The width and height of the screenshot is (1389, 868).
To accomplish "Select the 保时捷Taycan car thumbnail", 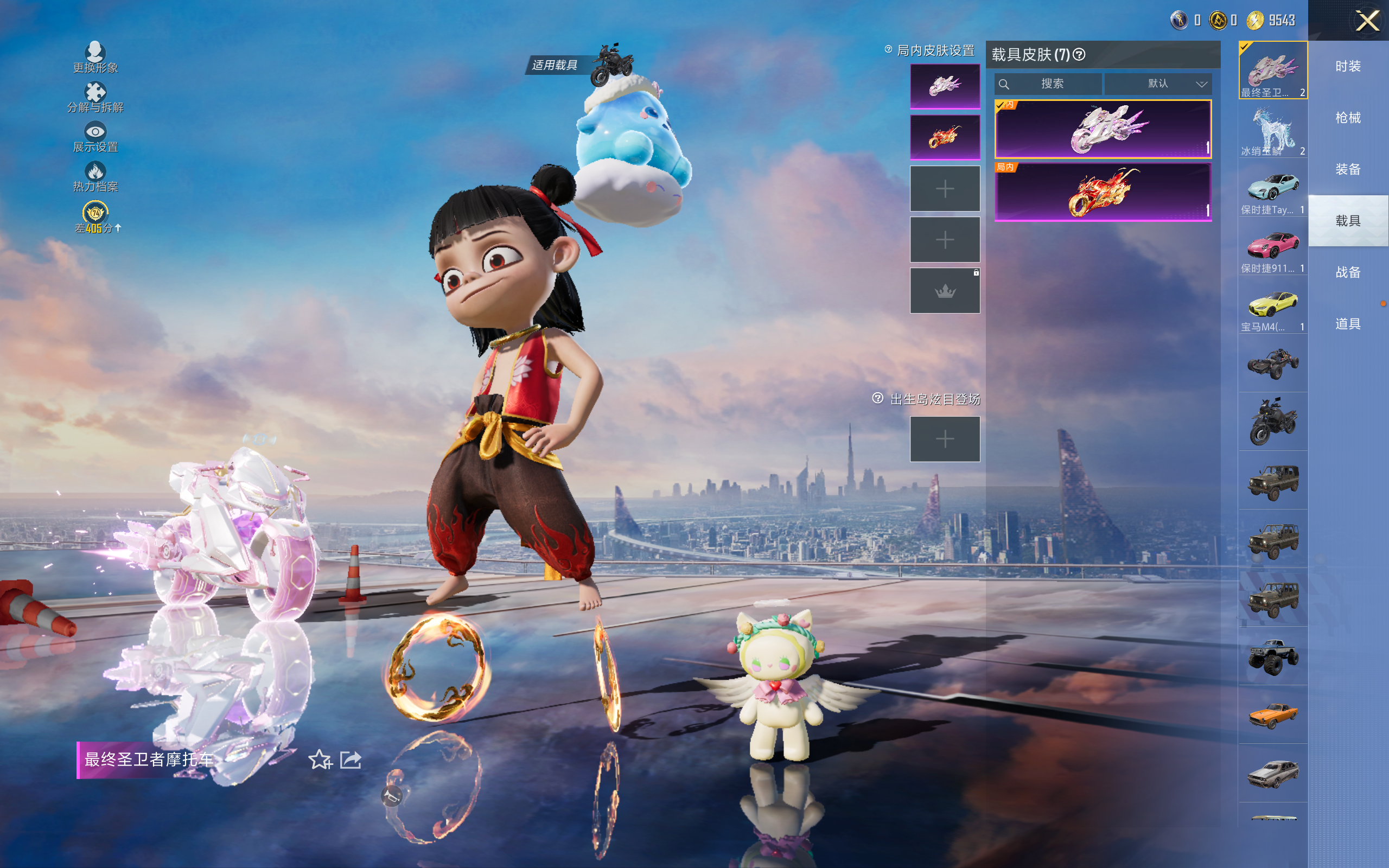I will [1272, 190].
